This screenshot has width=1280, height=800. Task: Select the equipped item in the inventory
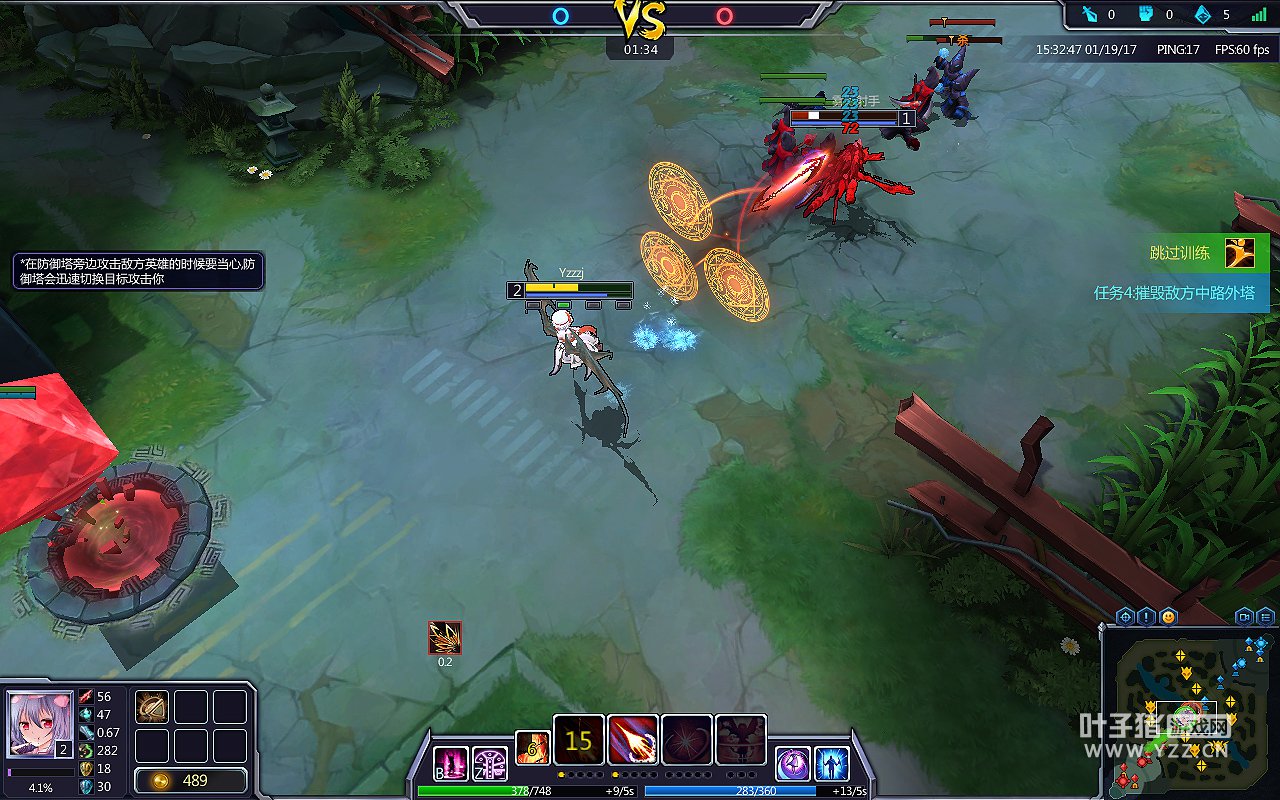click(152, 707)
